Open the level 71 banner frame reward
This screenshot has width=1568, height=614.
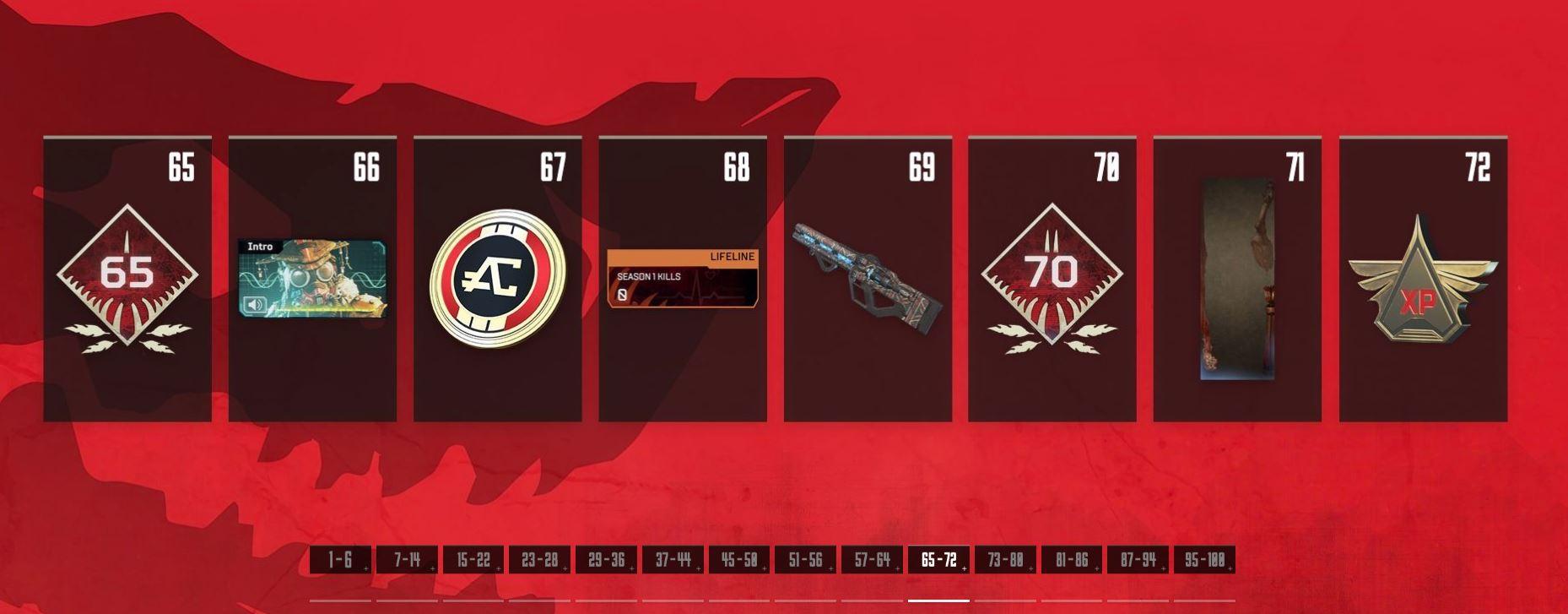tap(1237, 279)
